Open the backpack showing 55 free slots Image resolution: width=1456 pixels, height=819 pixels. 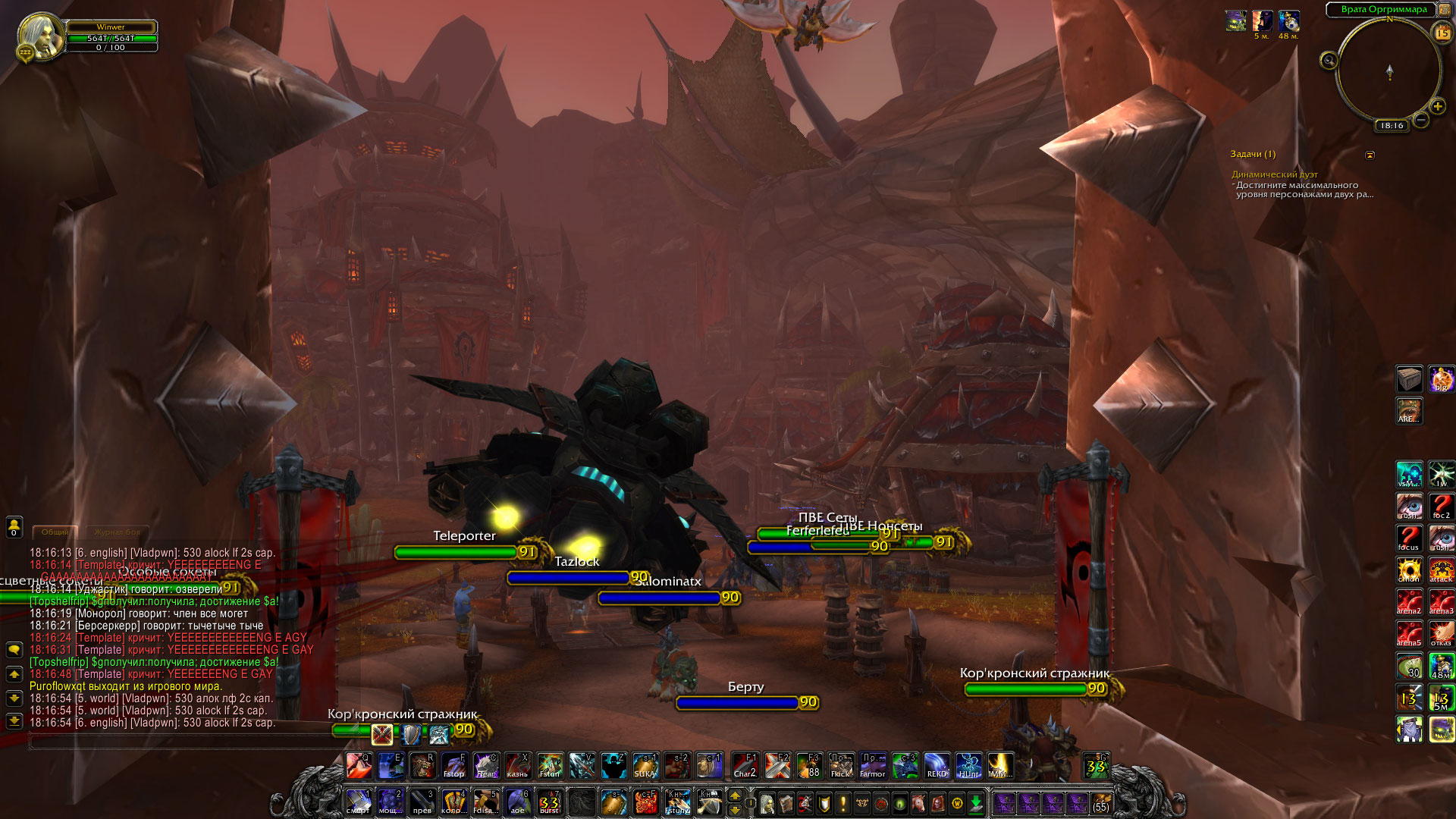(x=1100, y=802)
